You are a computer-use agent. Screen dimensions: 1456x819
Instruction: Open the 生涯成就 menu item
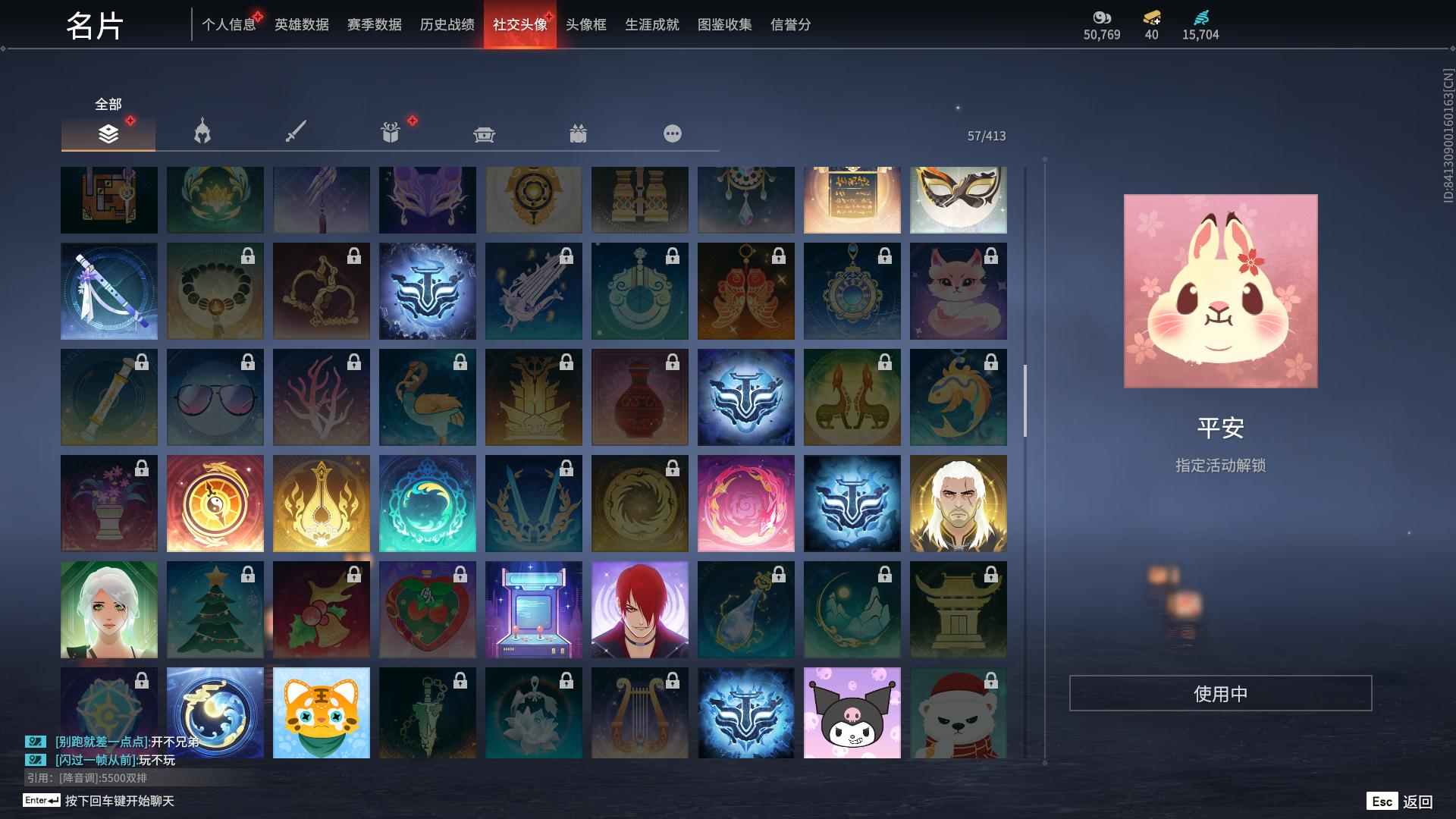(x=651, y=24)
